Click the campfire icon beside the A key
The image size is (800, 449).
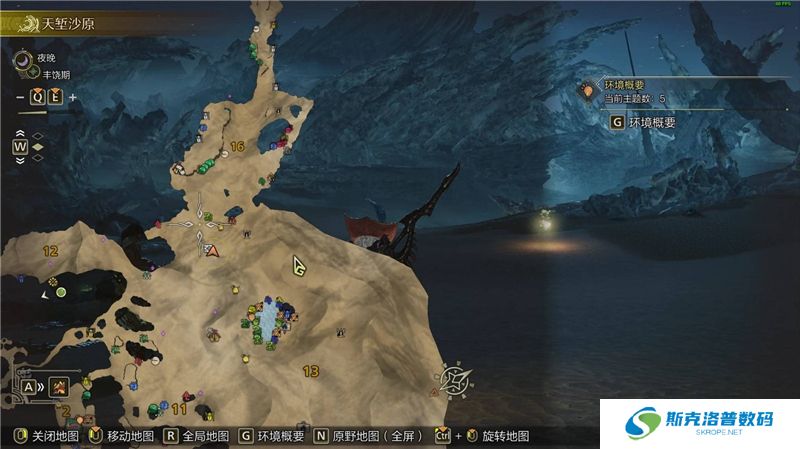click(x=61, y=385)
